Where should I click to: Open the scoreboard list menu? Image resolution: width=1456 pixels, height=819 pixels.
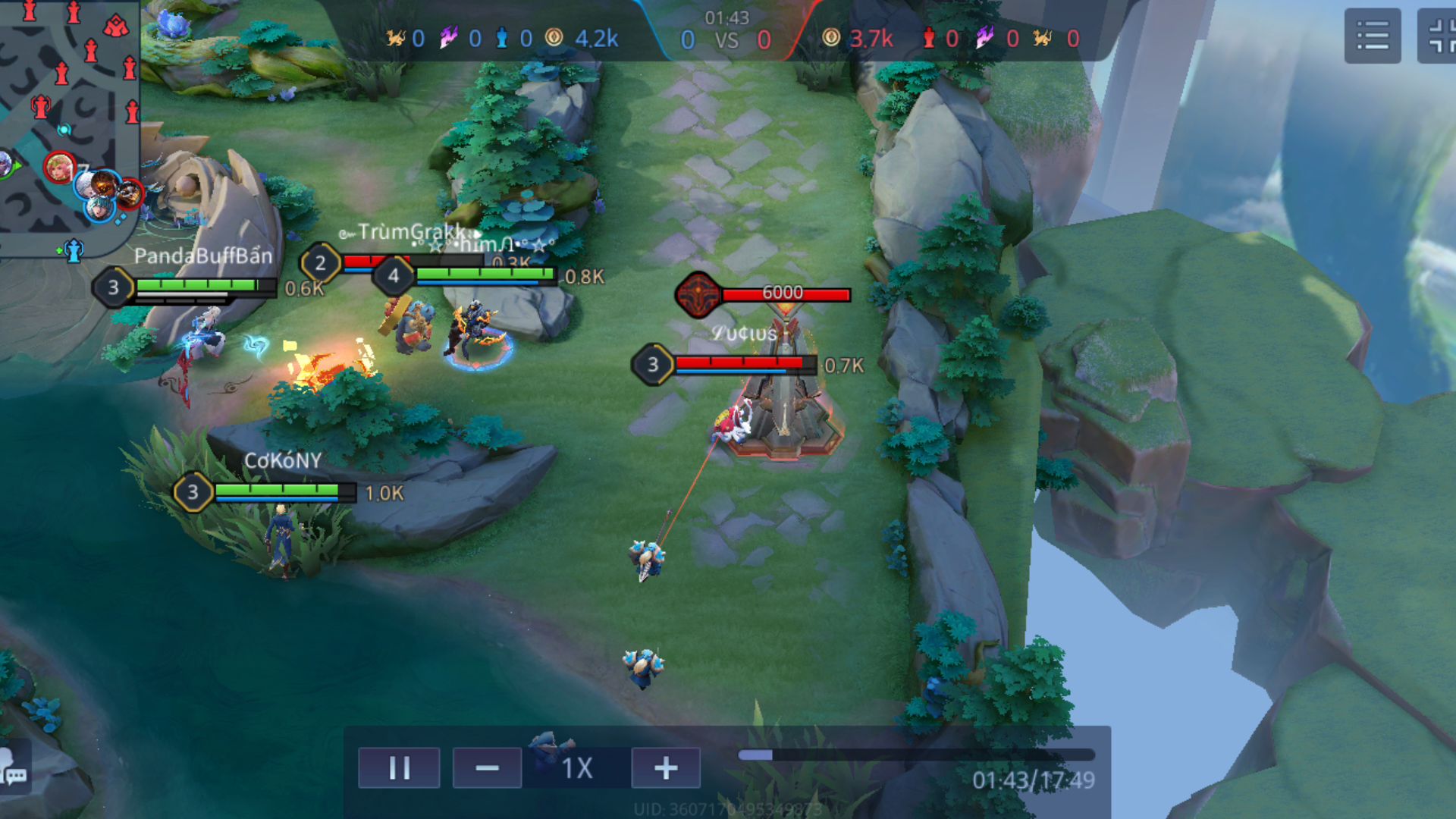(x=1373, y=36)
